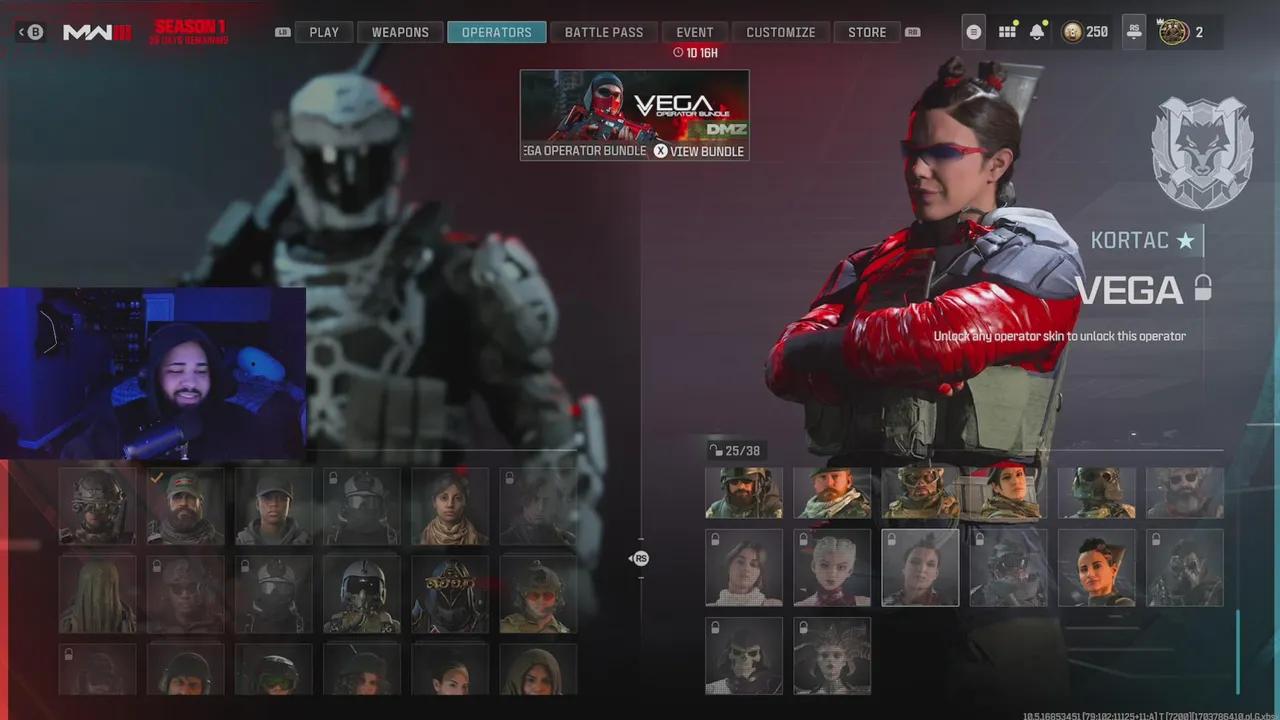Screen dimensions: 1280x720
Task: Select the highlighted Vega skin thumbnail
Action: (920, 567)
